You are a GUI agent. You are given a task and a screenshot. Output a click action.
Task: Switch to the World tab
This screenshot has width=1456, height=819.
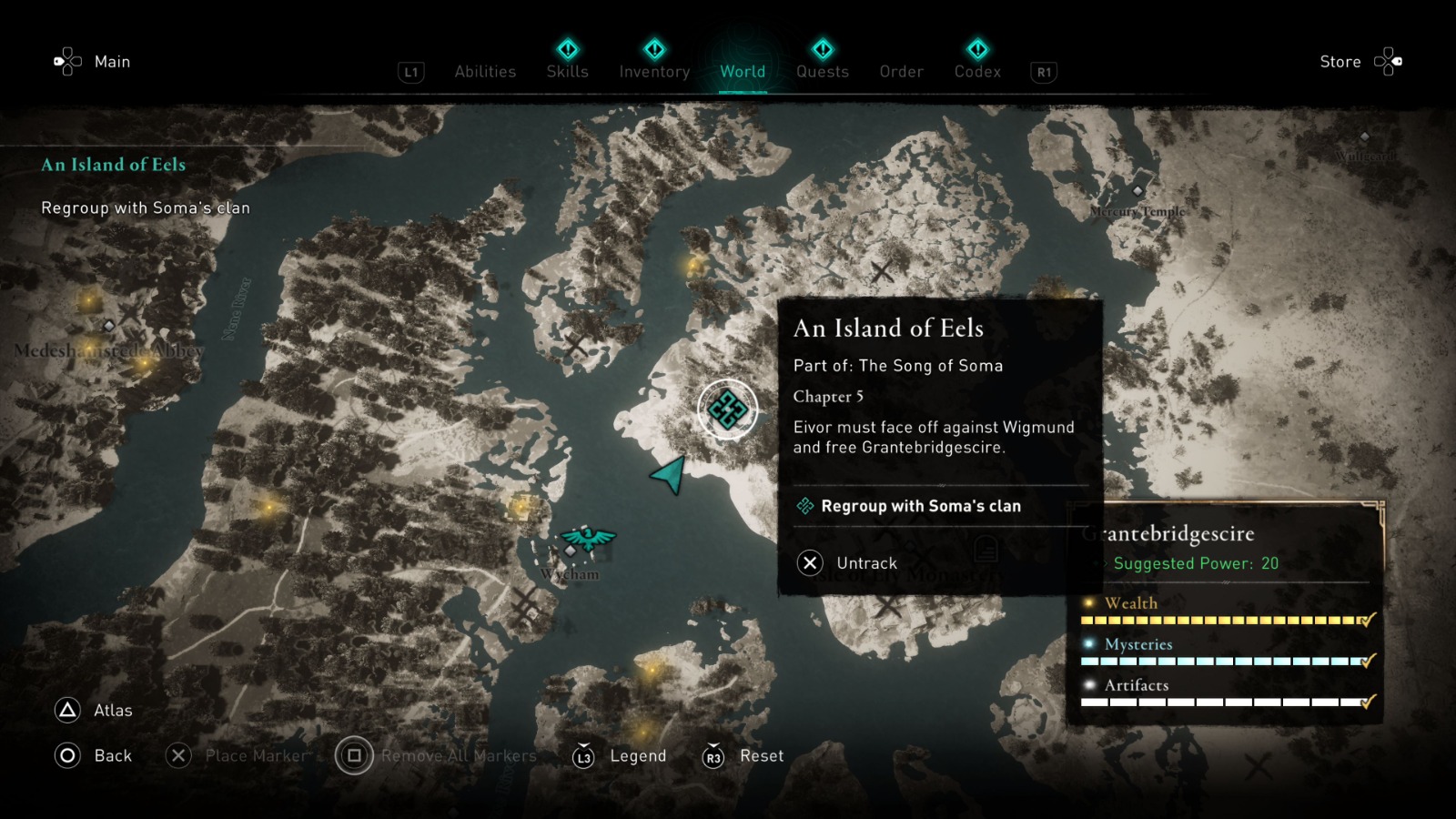click(x=743, y=72)
